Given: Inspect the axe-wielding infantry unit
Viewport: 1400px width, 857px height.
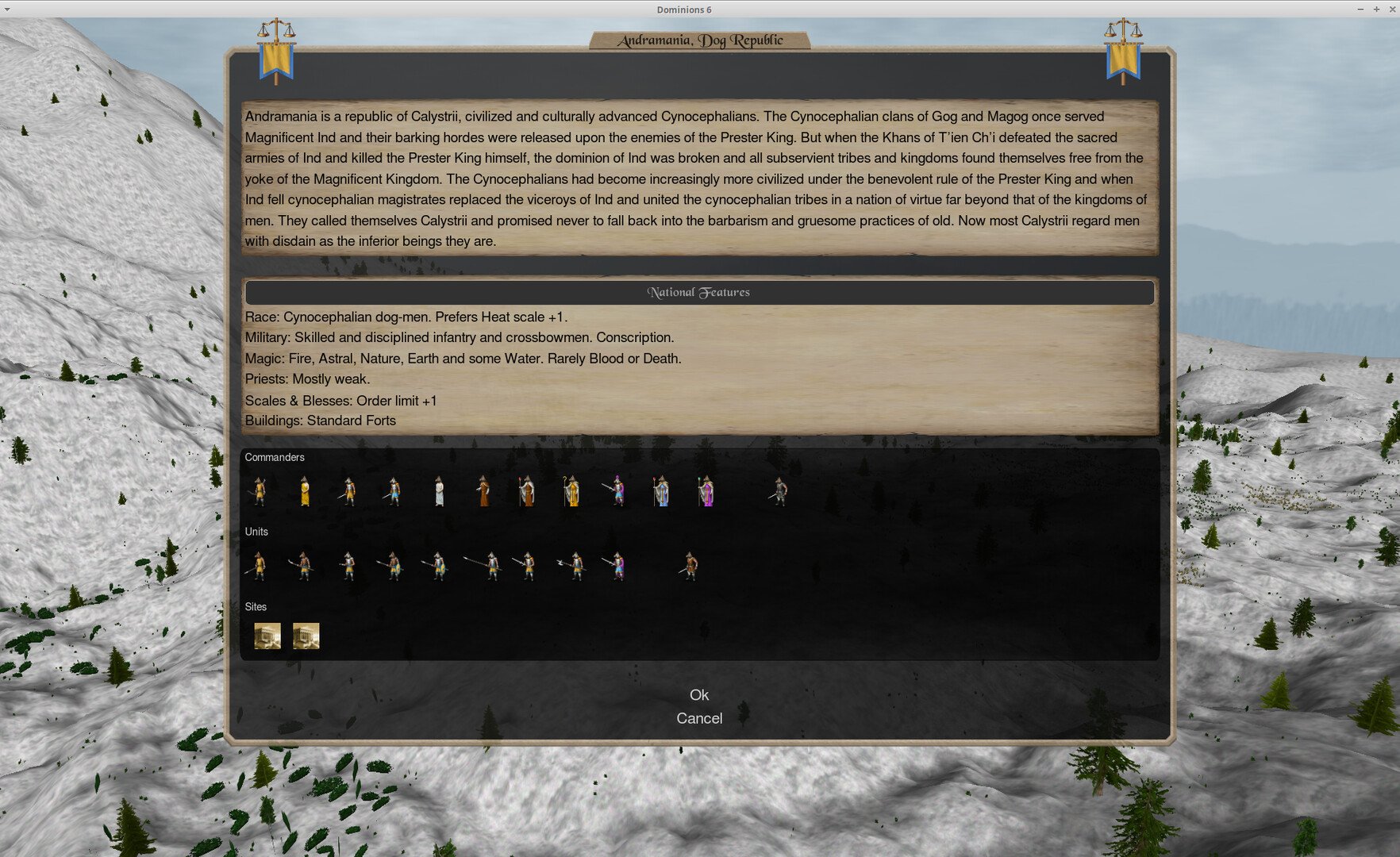Looking at the screenshot, I should tap(575, 566).
